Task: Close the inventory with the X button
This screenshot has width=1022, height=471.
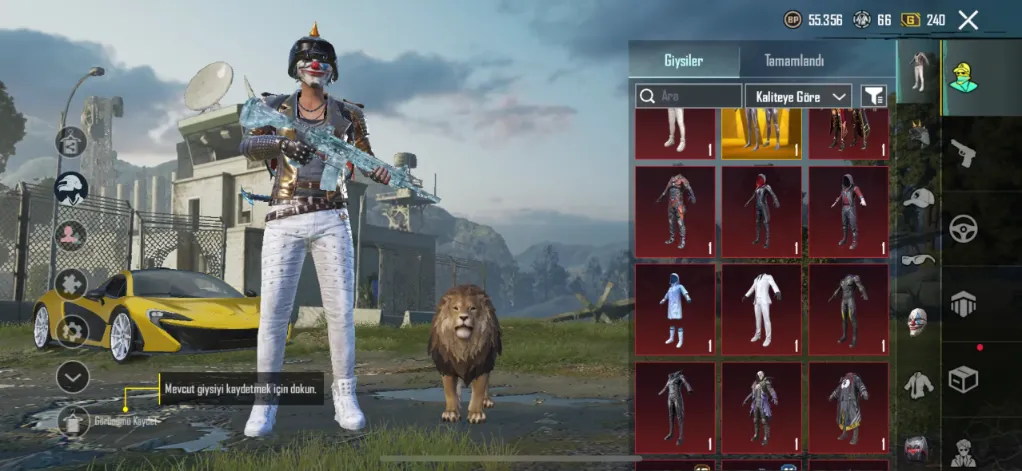Action: point(968,19)
